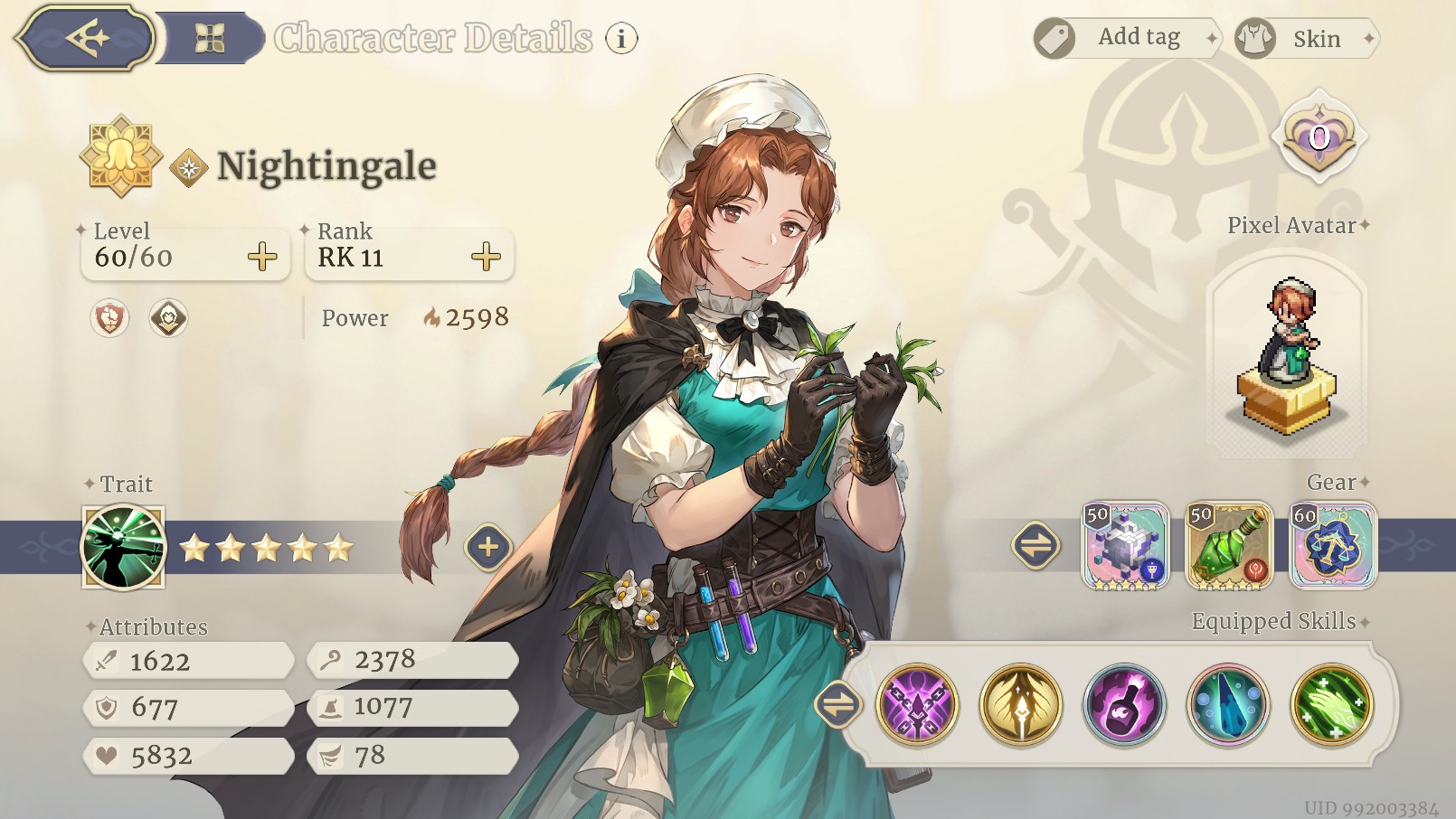
Task: Increase level with the plus button
Action: (262, 257)
